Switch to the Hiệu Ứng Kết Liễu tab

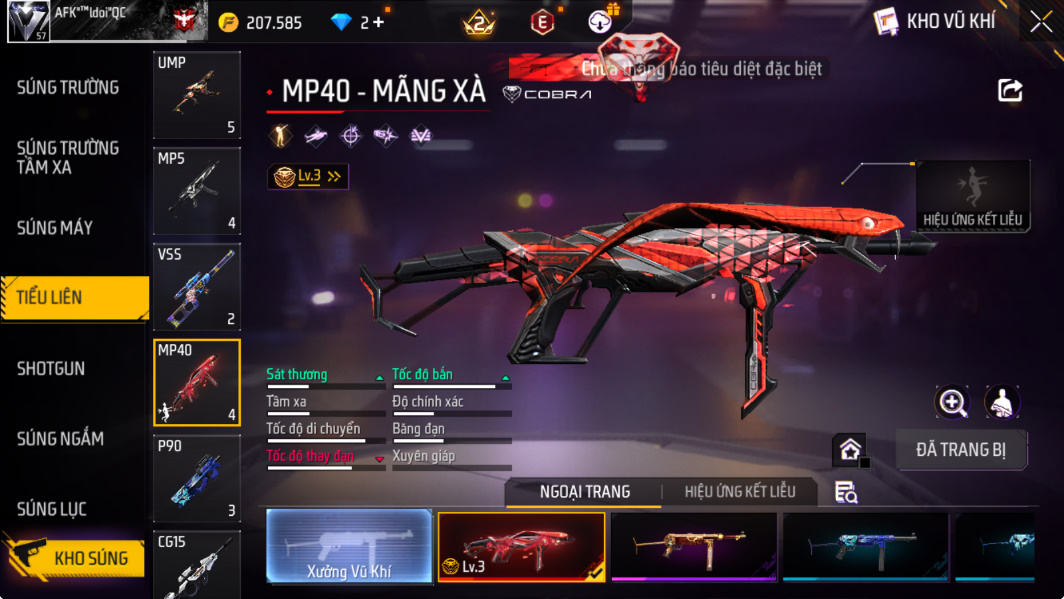pyautogui.click(x=740, y=492)
